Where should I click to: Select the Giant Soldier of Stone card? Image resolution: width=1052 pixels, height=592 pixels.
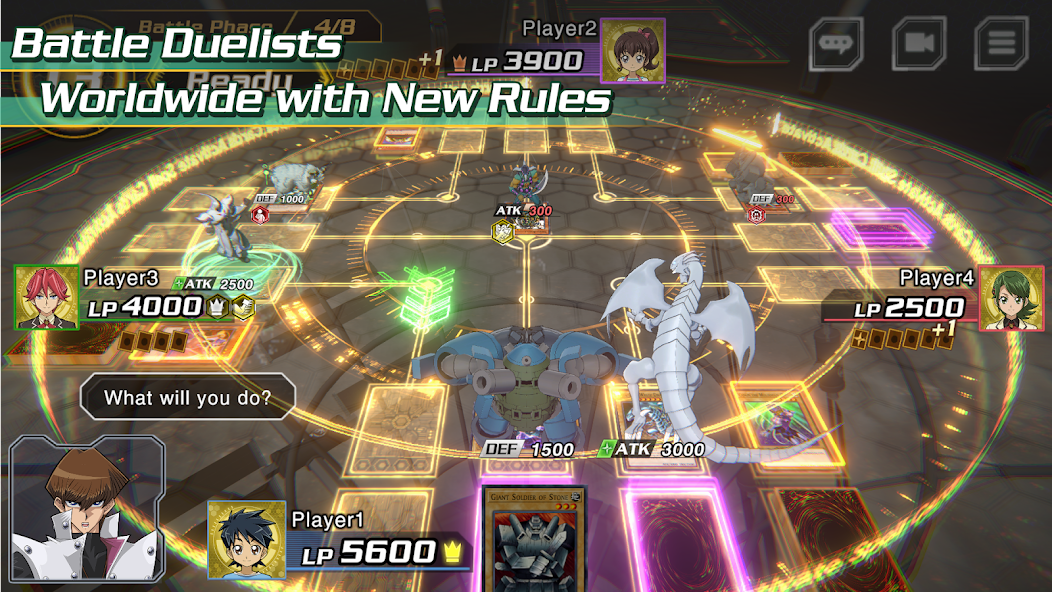coord(535,540)
